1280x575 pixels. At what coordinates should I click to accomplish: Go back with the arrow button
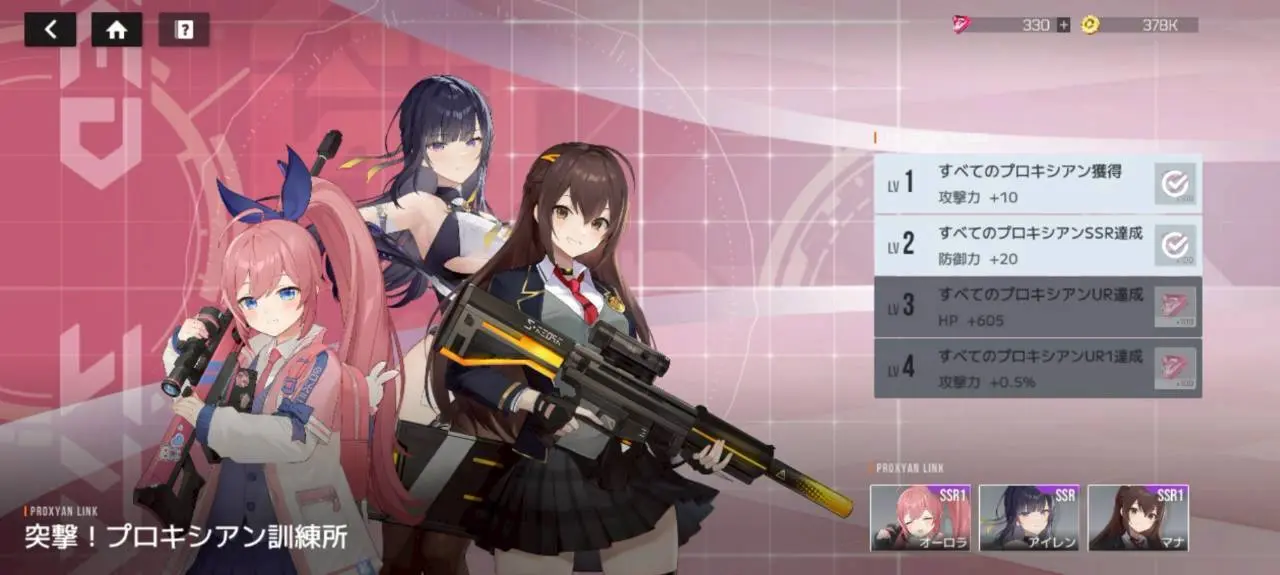click(x=50, y=29)
